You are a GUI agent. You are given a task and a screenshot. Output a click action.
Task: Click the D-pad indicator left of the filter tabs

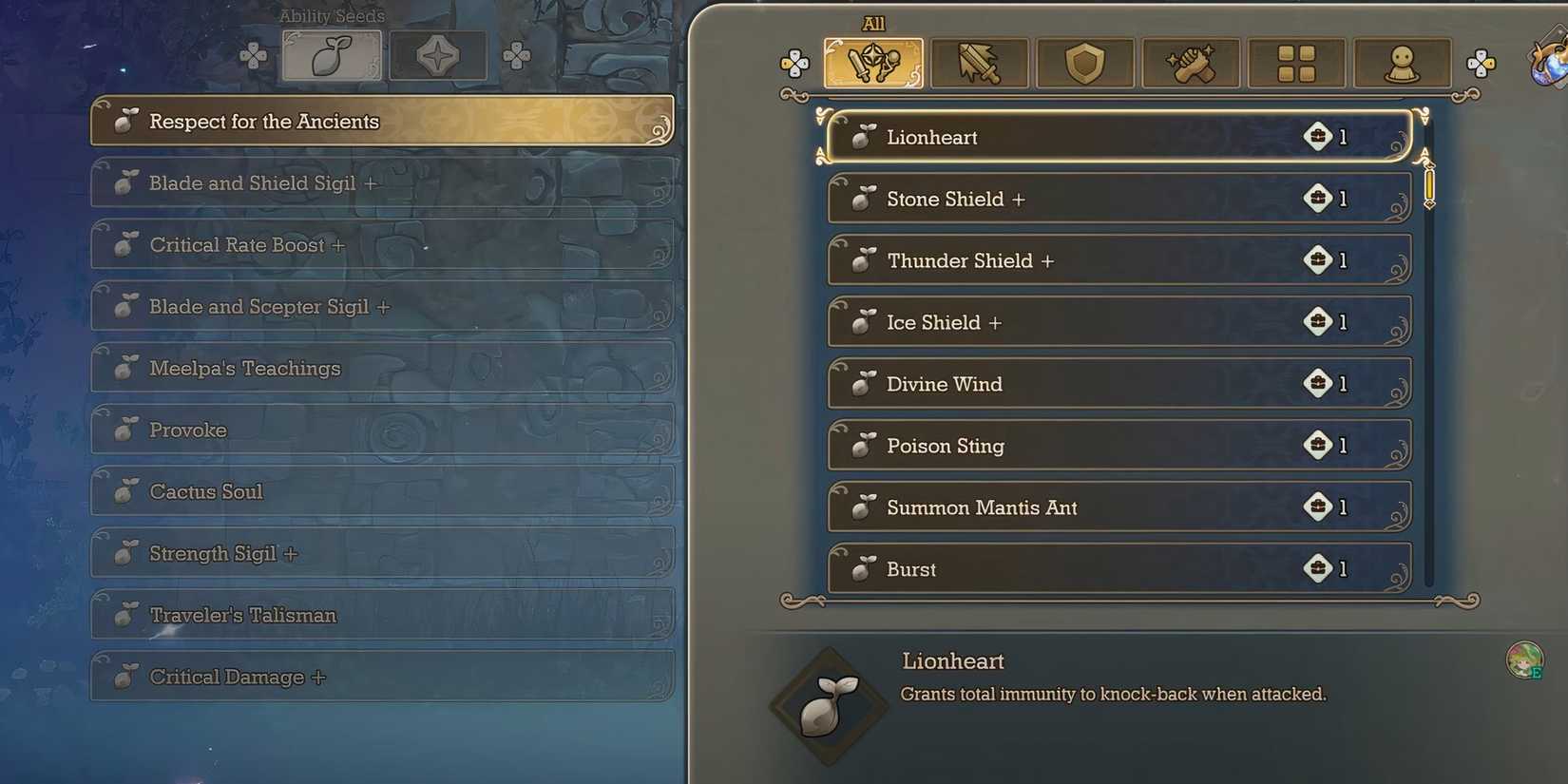795,63
